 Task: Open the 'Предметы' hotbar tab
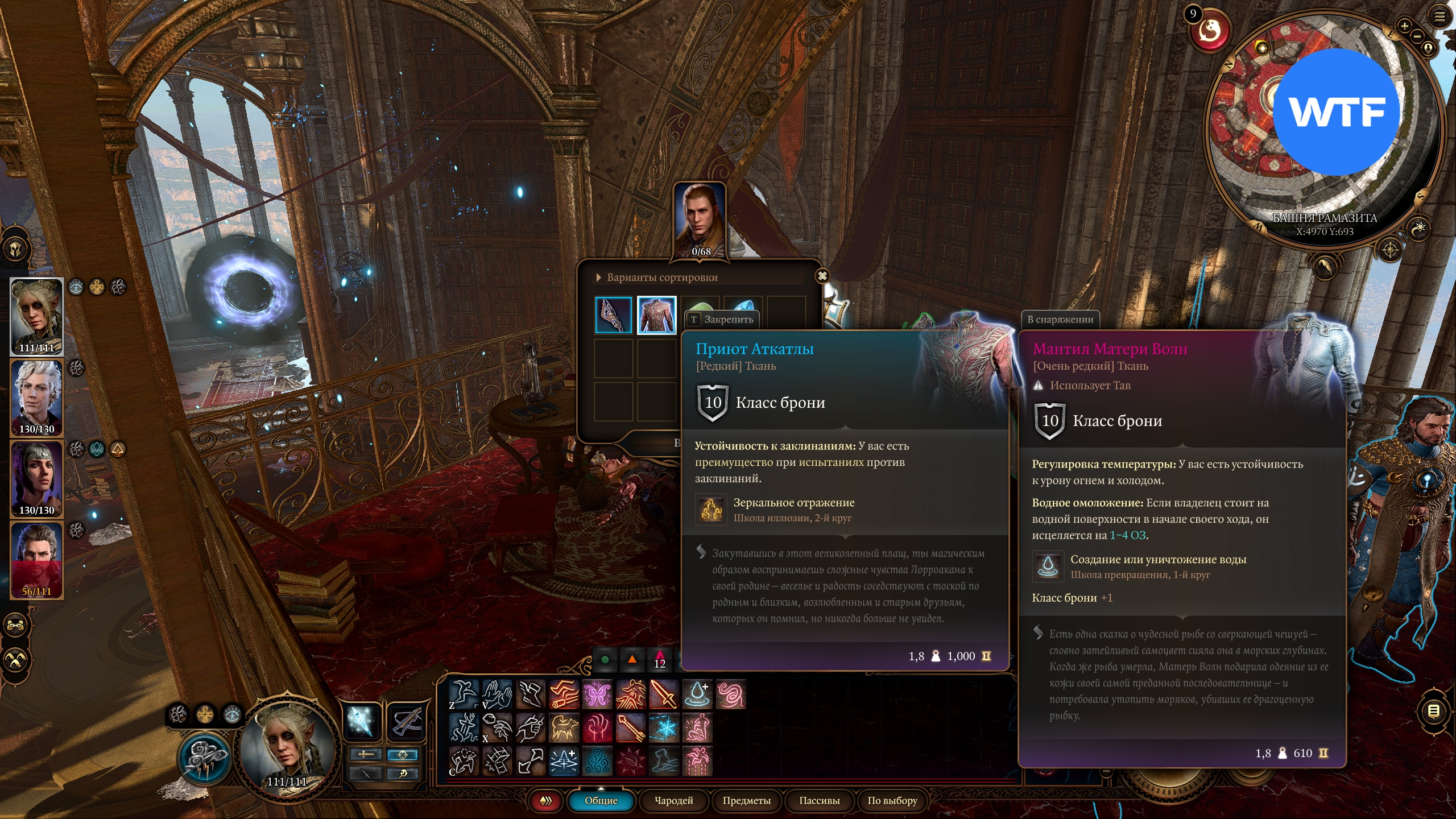[x=746, y=801]
